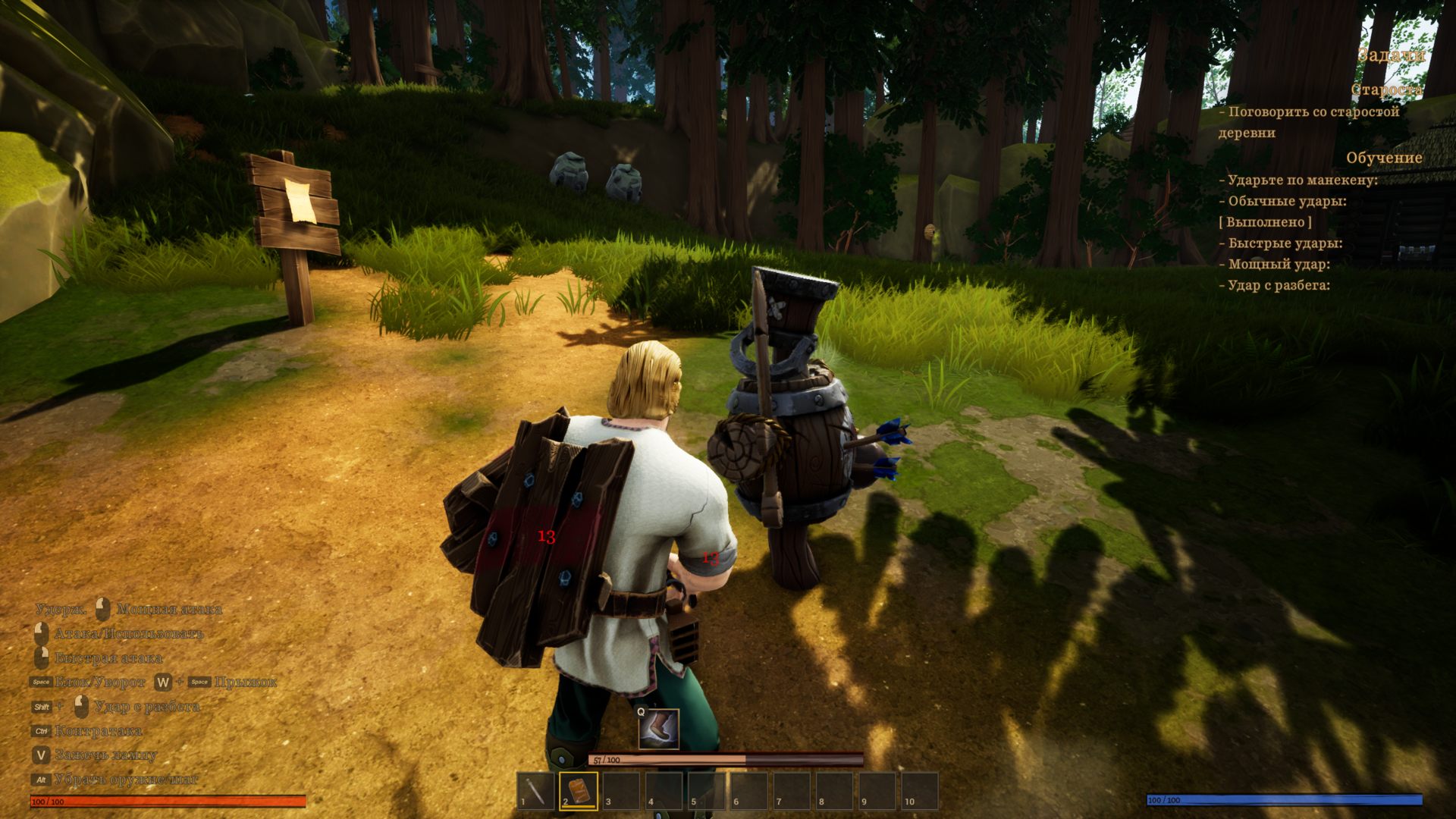Image resolution: width=1456 pixels, height=819 pixels.
Task: Select the Обучение tutorial quest title
Action: (x=1383, y=158)
